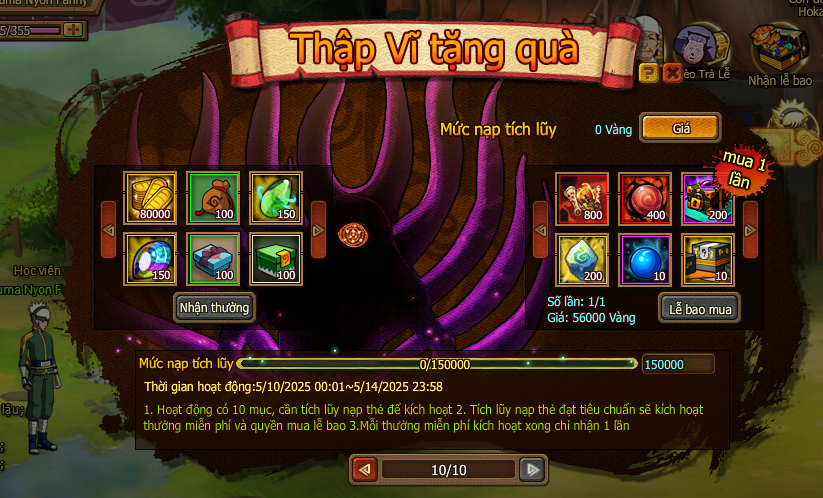Select the red item with 800
This screenshot has height=498, width=823.
point(582,198)
